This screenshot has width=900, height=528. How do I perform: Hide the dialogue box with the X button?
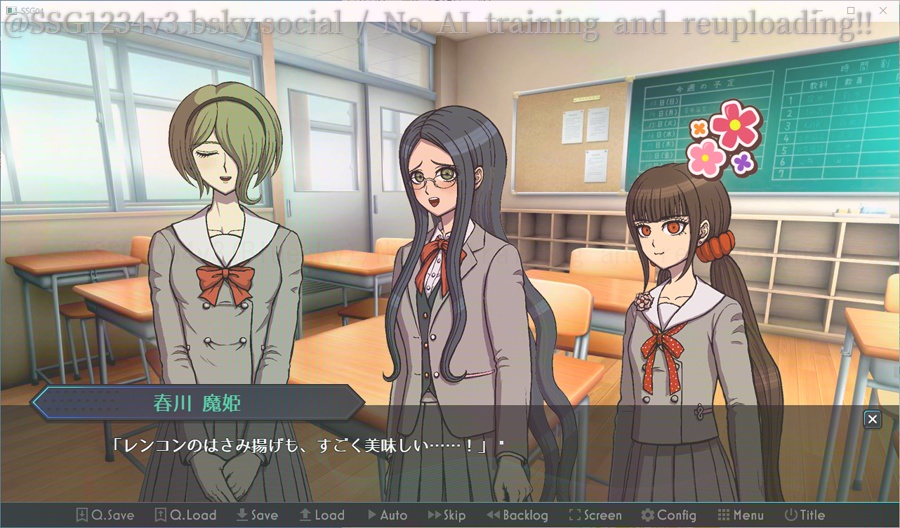[x=872, y=419]
